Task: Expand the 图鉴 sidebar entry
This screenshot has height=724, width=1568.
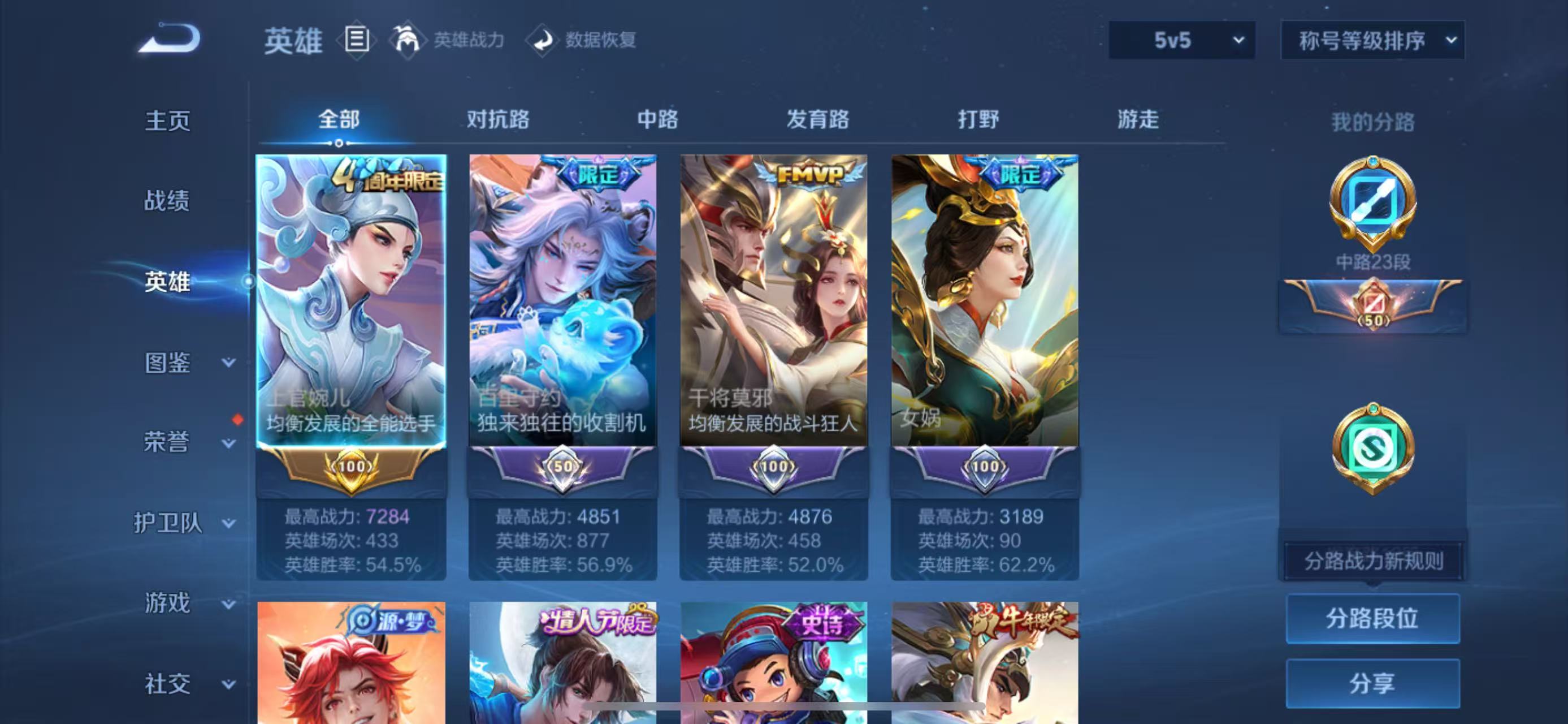Action: point(168,364)
